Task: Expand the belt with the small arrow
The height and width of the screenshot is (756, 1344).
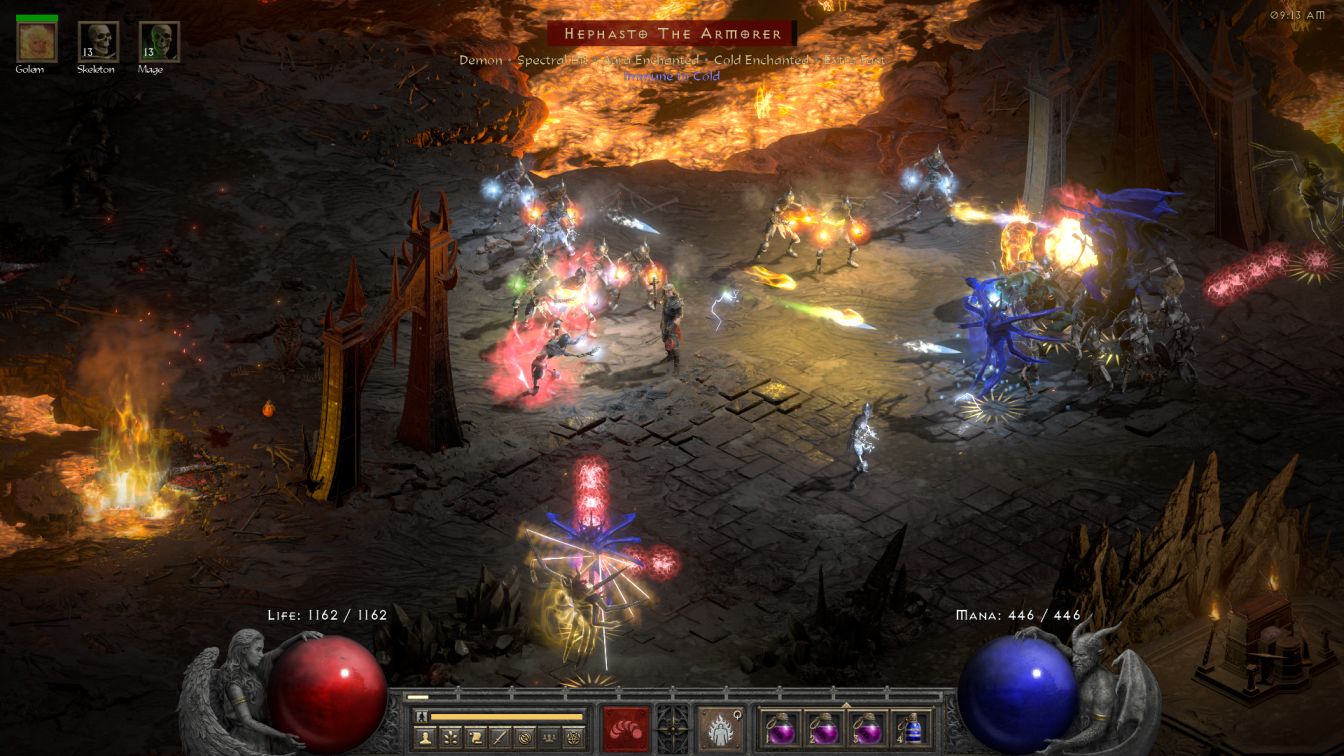Action: point(846,704)
